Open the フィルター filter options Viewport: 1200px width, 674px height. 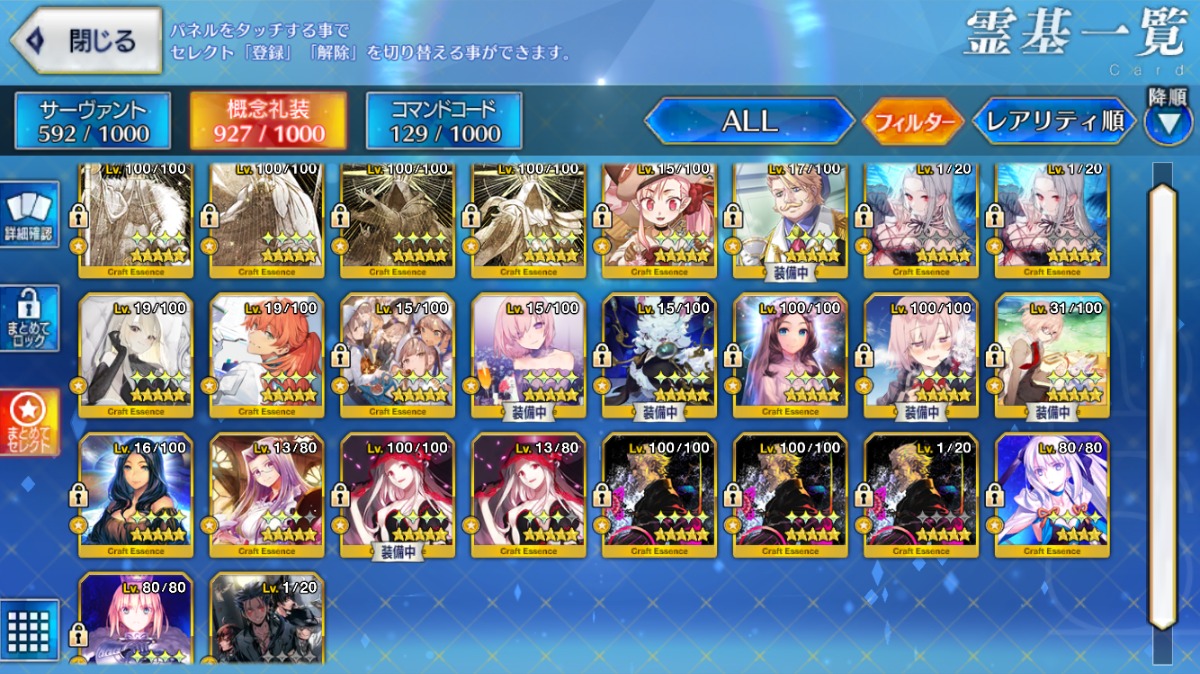(x=913, y=122)
